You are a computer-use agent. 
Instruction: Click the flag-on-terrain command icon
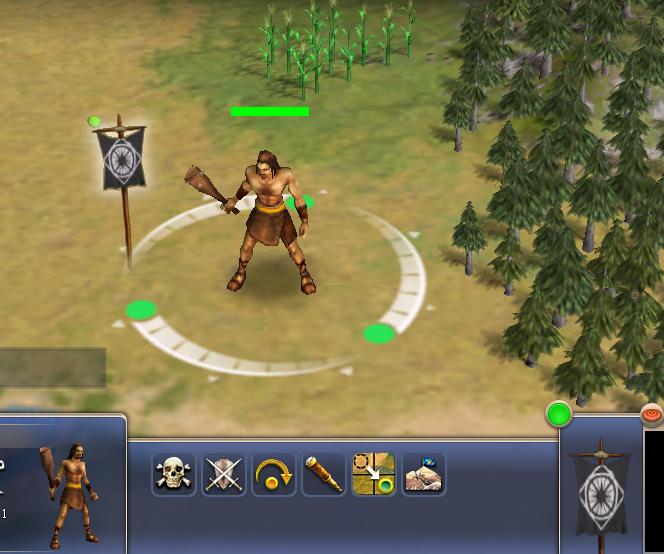(x=423, y=474)
